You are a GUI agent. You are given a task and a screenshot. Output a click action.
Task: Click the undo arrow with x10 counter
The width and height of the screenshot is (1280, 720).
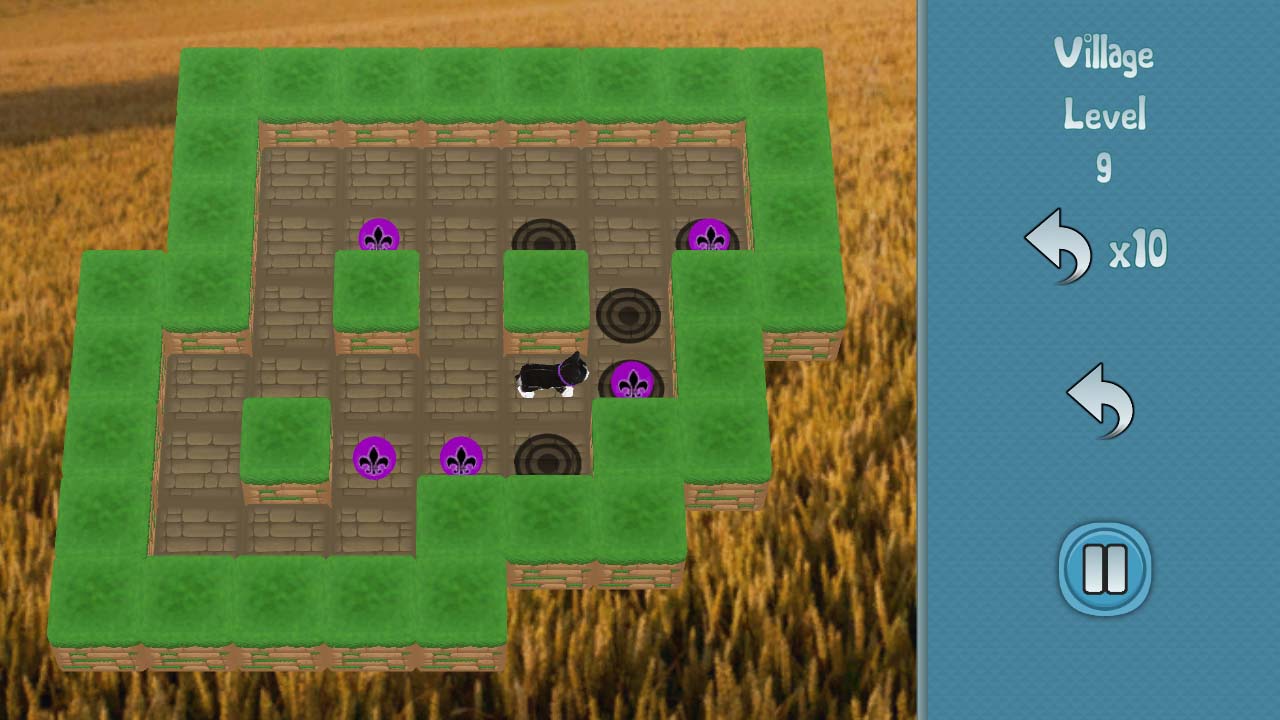click(1060, 245)
